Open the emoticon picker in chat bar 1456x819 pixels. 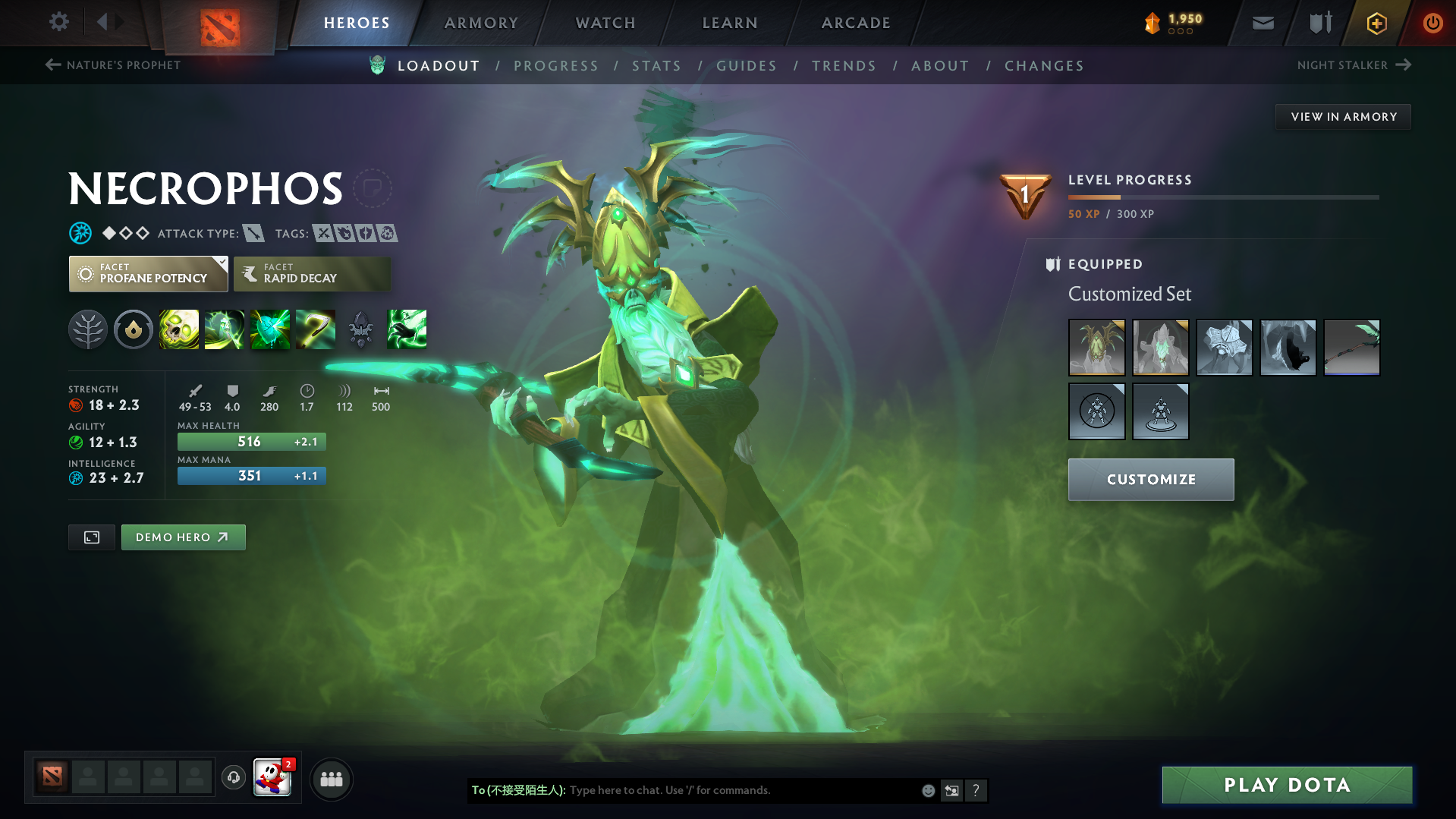[927, 790]
